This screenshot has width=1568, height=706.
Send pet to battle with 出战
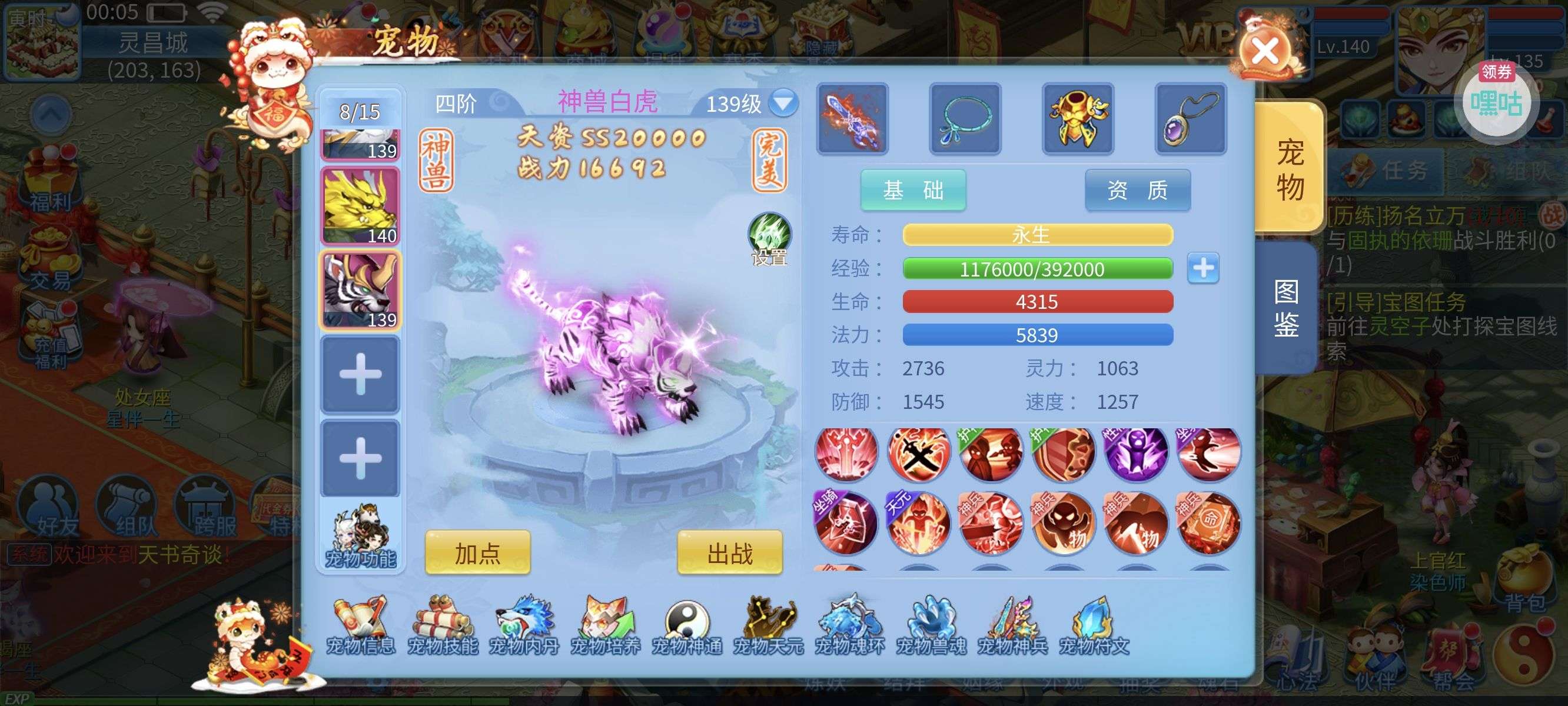[x=729, y=552]
